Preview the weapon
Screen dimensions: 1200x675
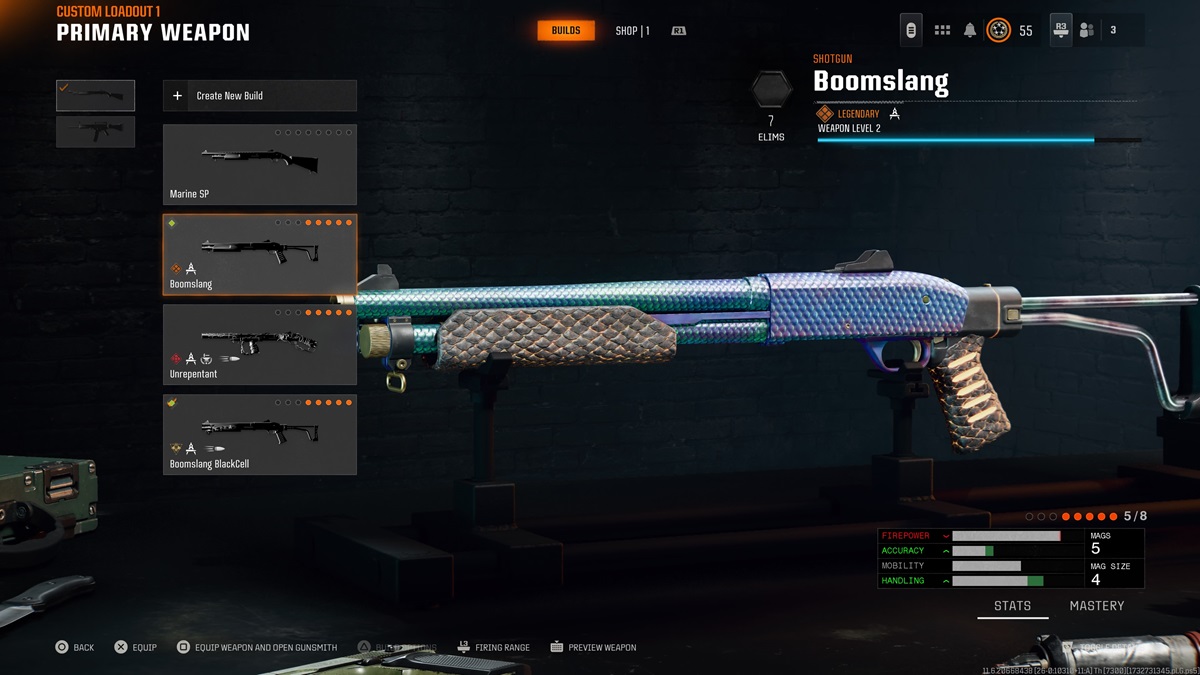pos(593,648)
